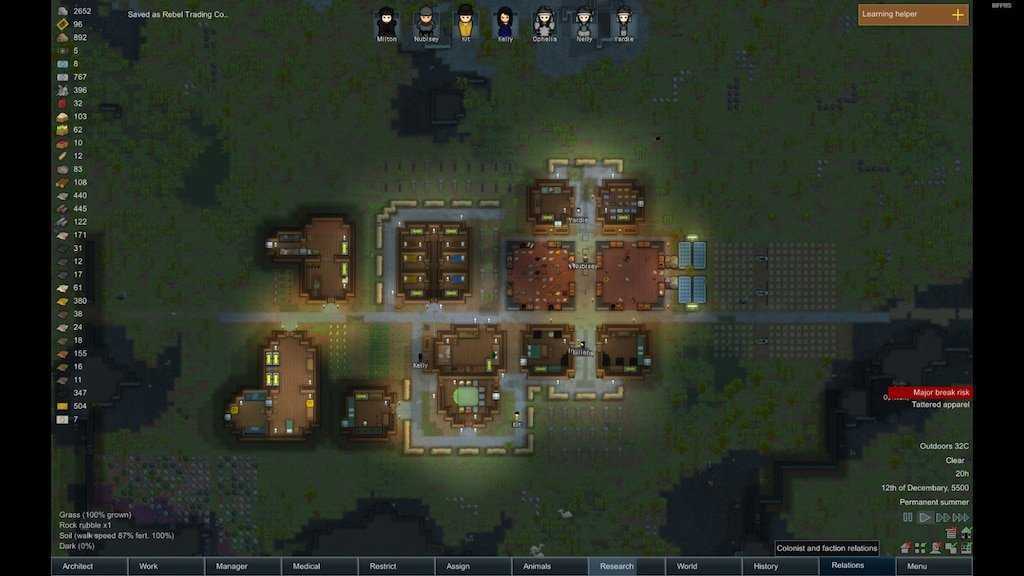Switch to the Medical tab

318,566
